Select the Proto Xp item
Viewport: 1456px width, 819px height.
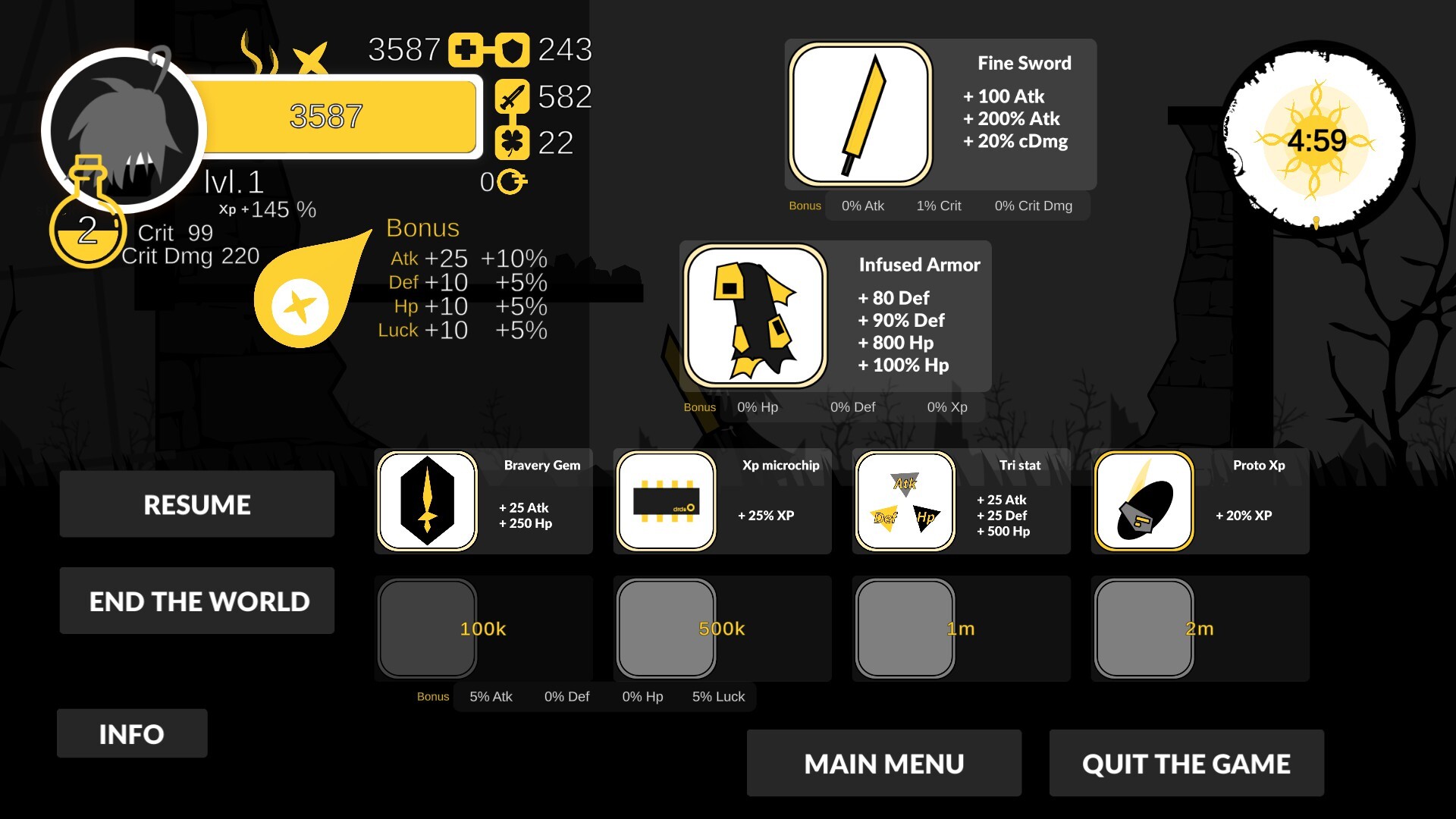(x=1144, y=501)
